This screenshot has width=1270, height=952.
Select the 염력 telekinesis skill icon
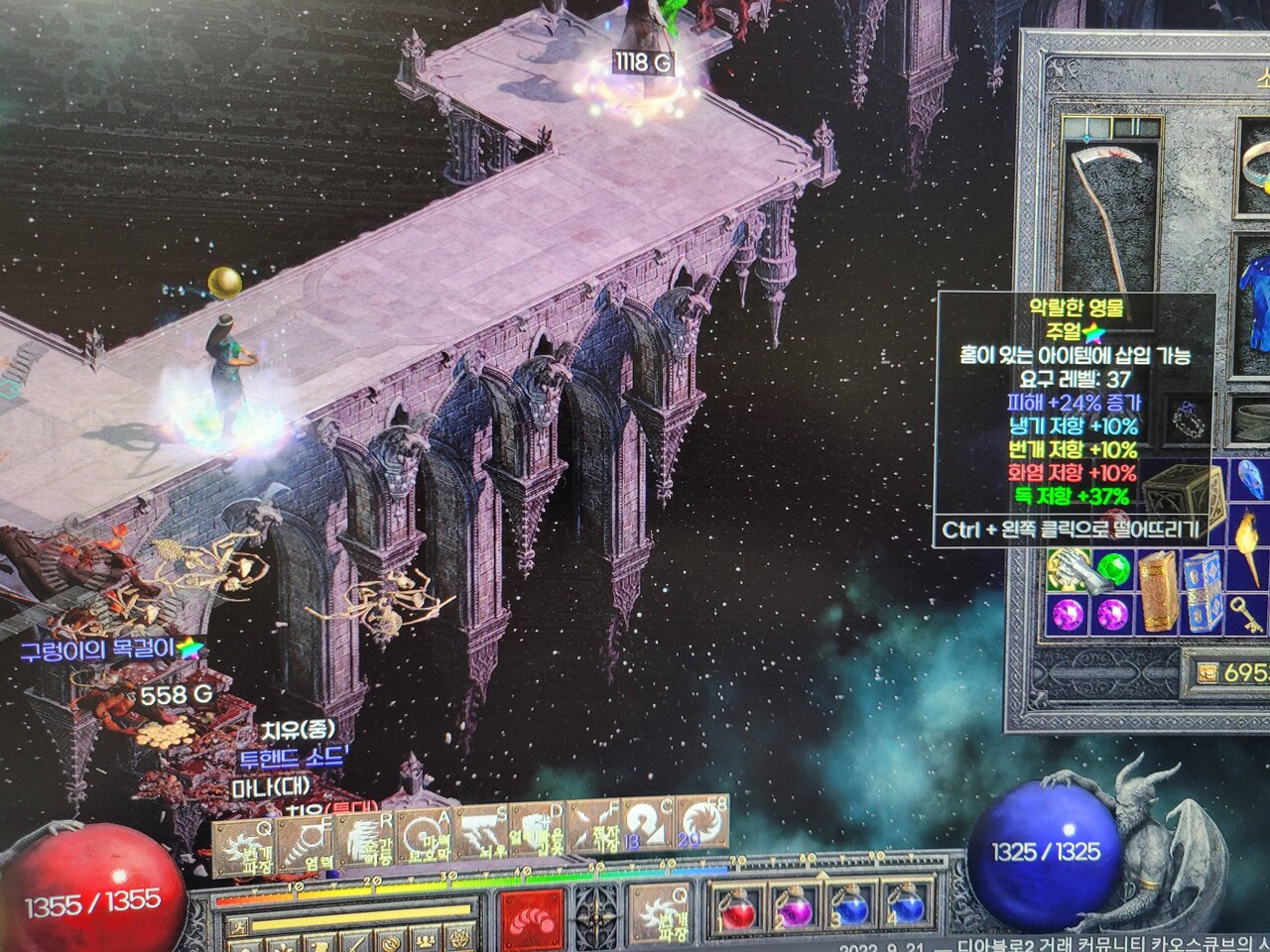[x=305, y=843]
